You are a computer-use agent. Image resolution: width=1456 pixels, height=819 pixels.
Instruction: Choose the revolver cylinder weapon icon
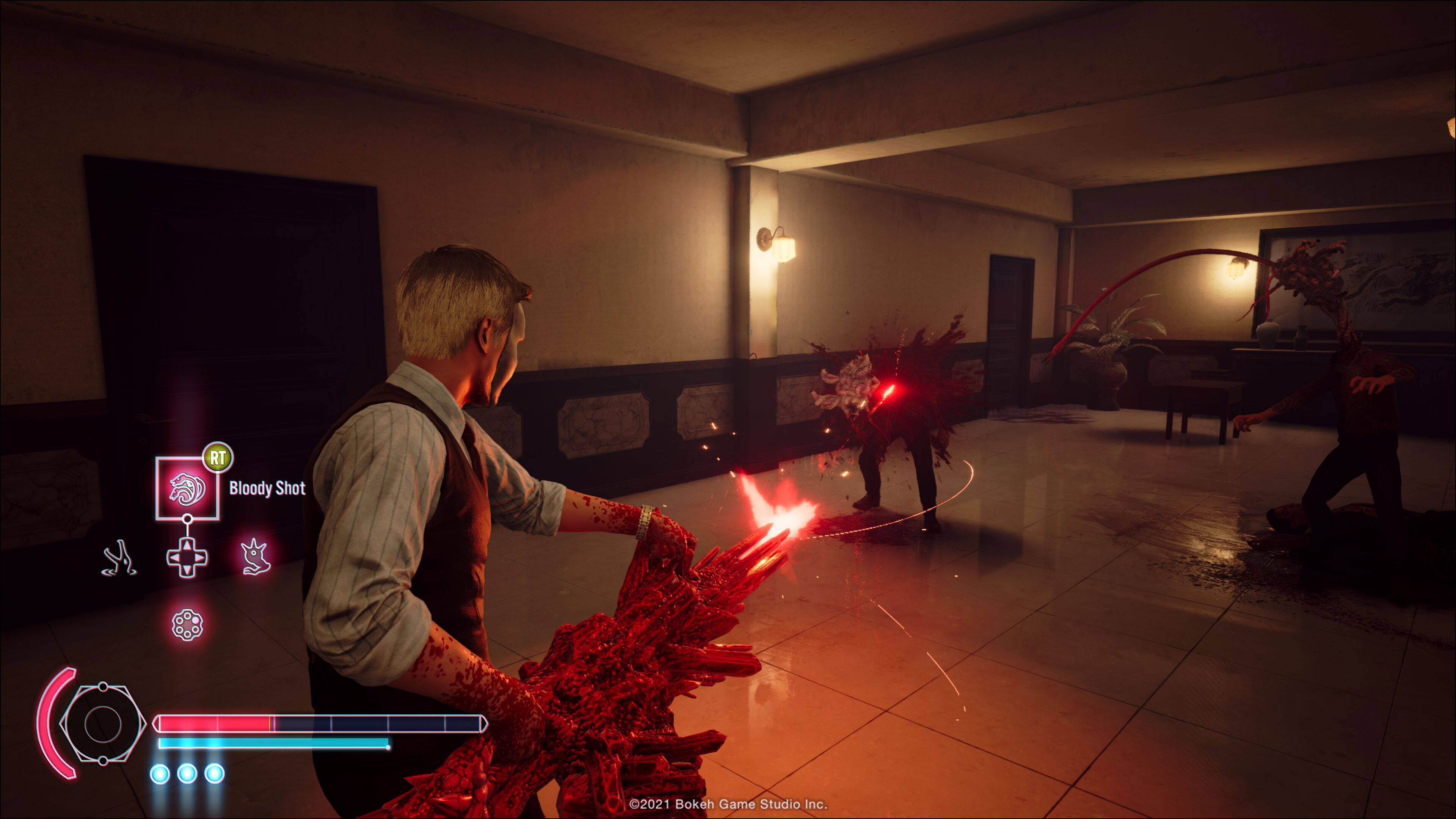point(187,624)
